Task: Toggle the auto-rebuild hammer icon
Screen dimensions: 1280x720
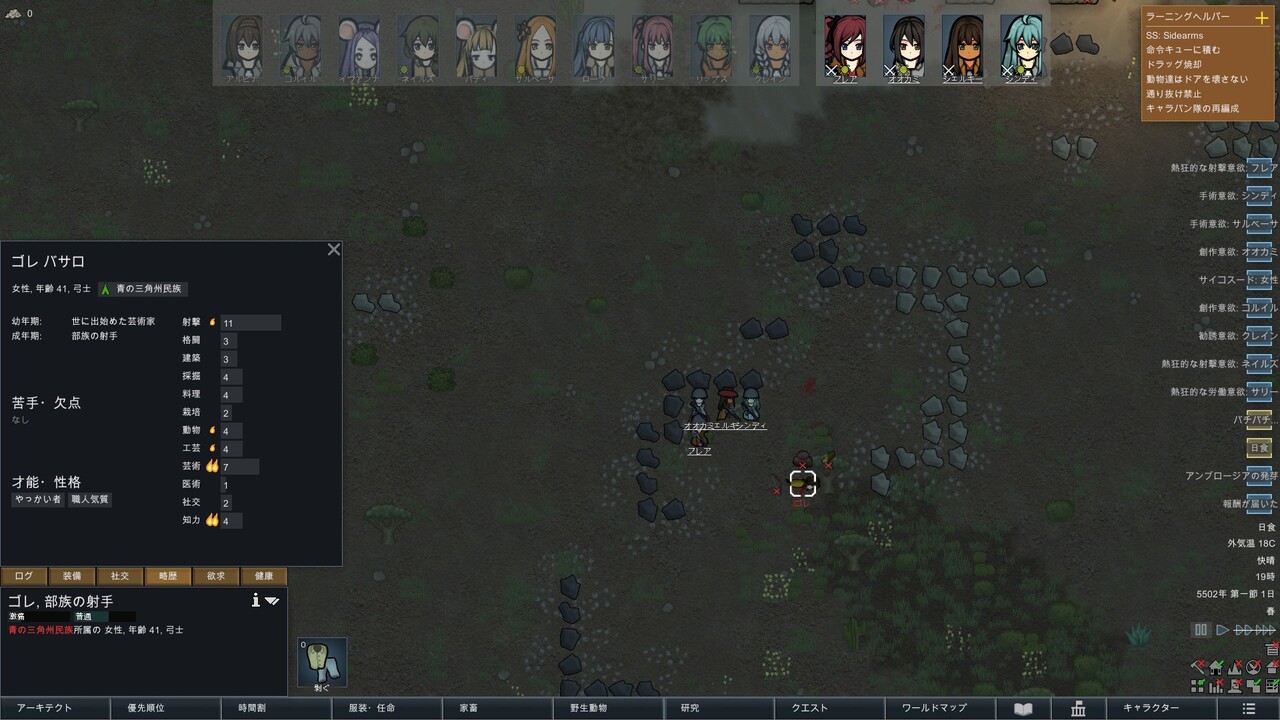Action: [x=1198, y=668]
